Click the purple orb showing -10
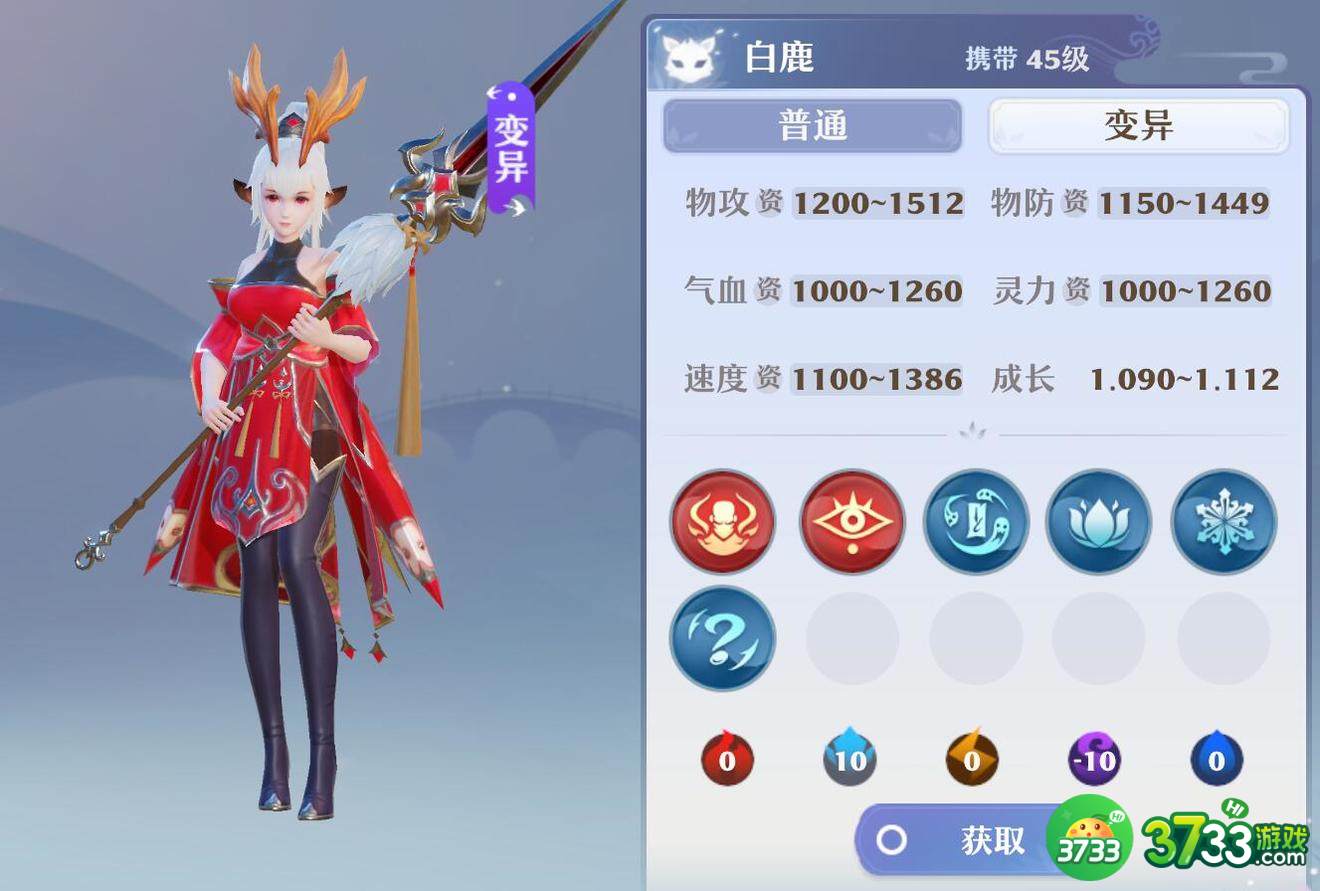 pyautogui.click(x=1093, y=759)
